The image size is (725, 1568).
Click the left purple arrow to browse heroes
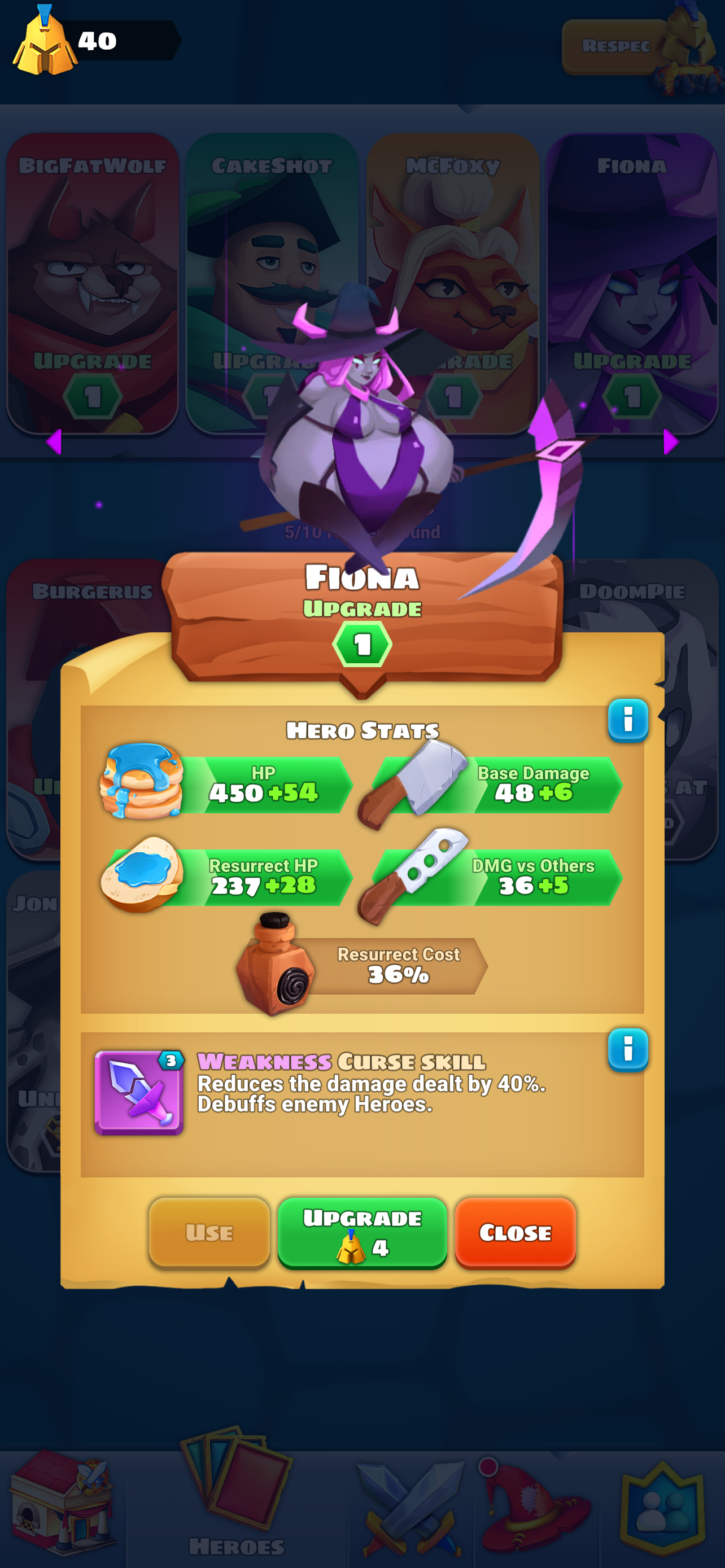54,443
